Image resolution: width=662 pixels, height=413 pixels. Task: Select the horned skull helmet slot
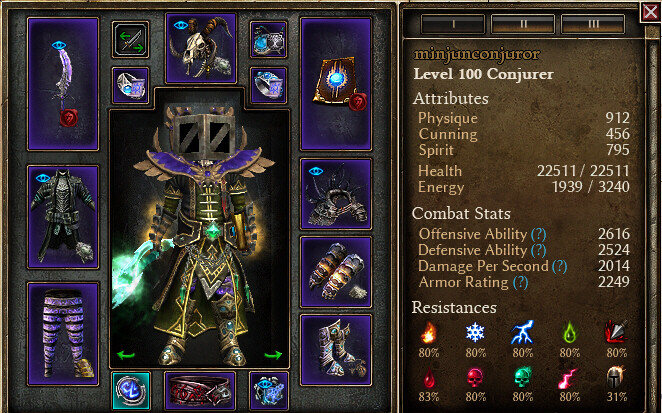pos(200,46)
